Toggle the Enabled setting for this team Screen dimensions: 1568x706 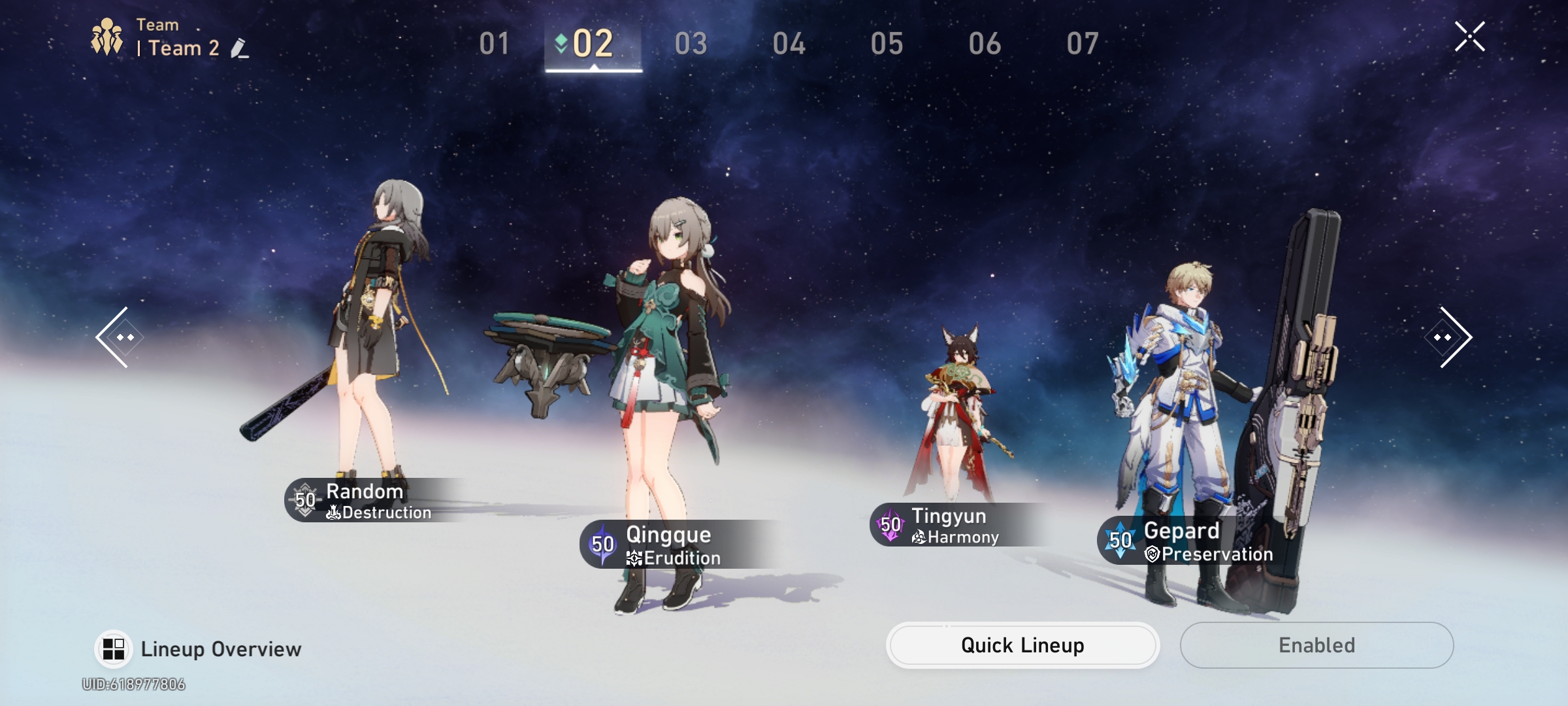(x=1316, y=645)
